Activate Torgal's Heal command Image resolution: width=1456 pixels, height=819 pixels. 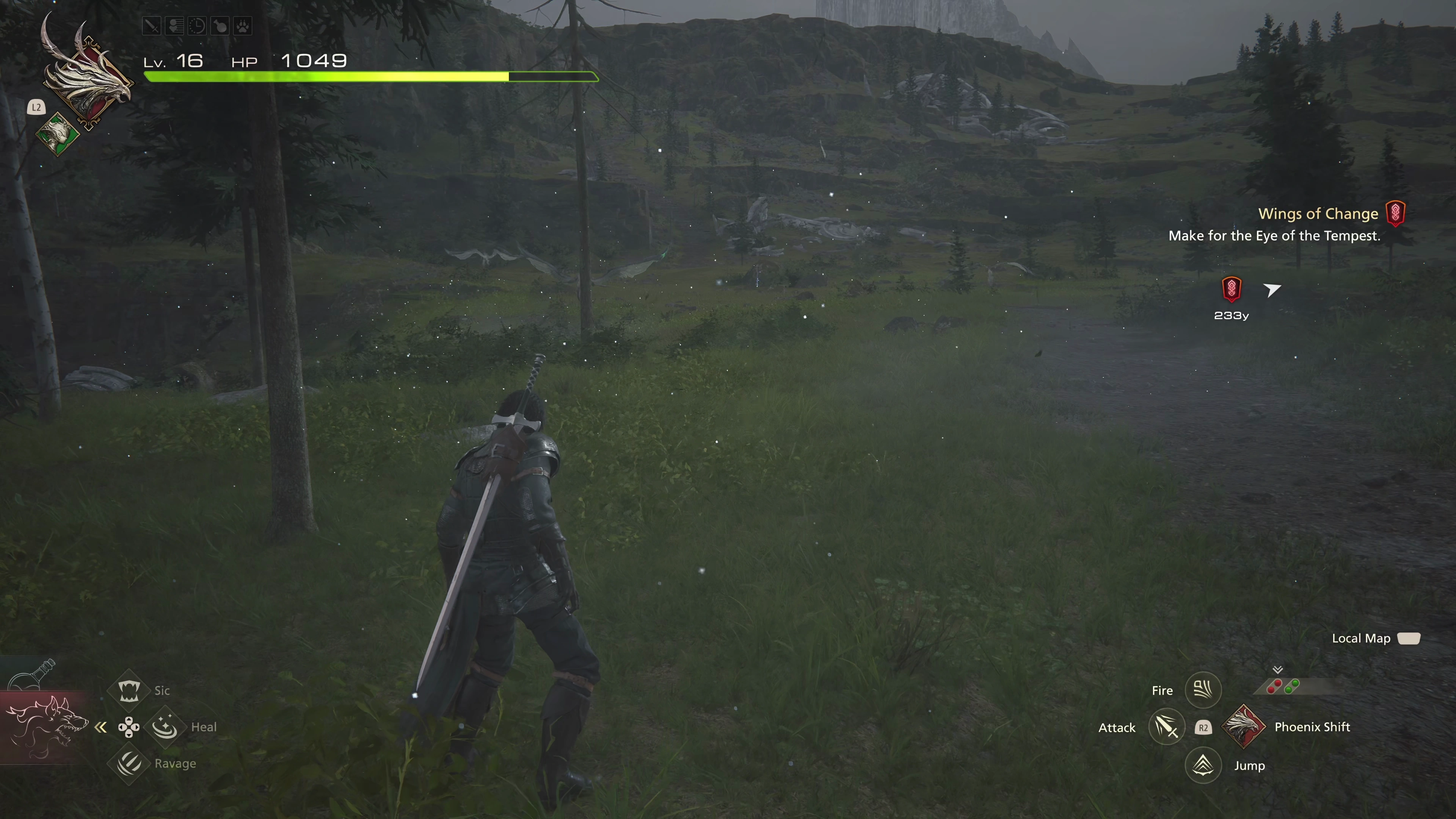[x=165, y=727]
